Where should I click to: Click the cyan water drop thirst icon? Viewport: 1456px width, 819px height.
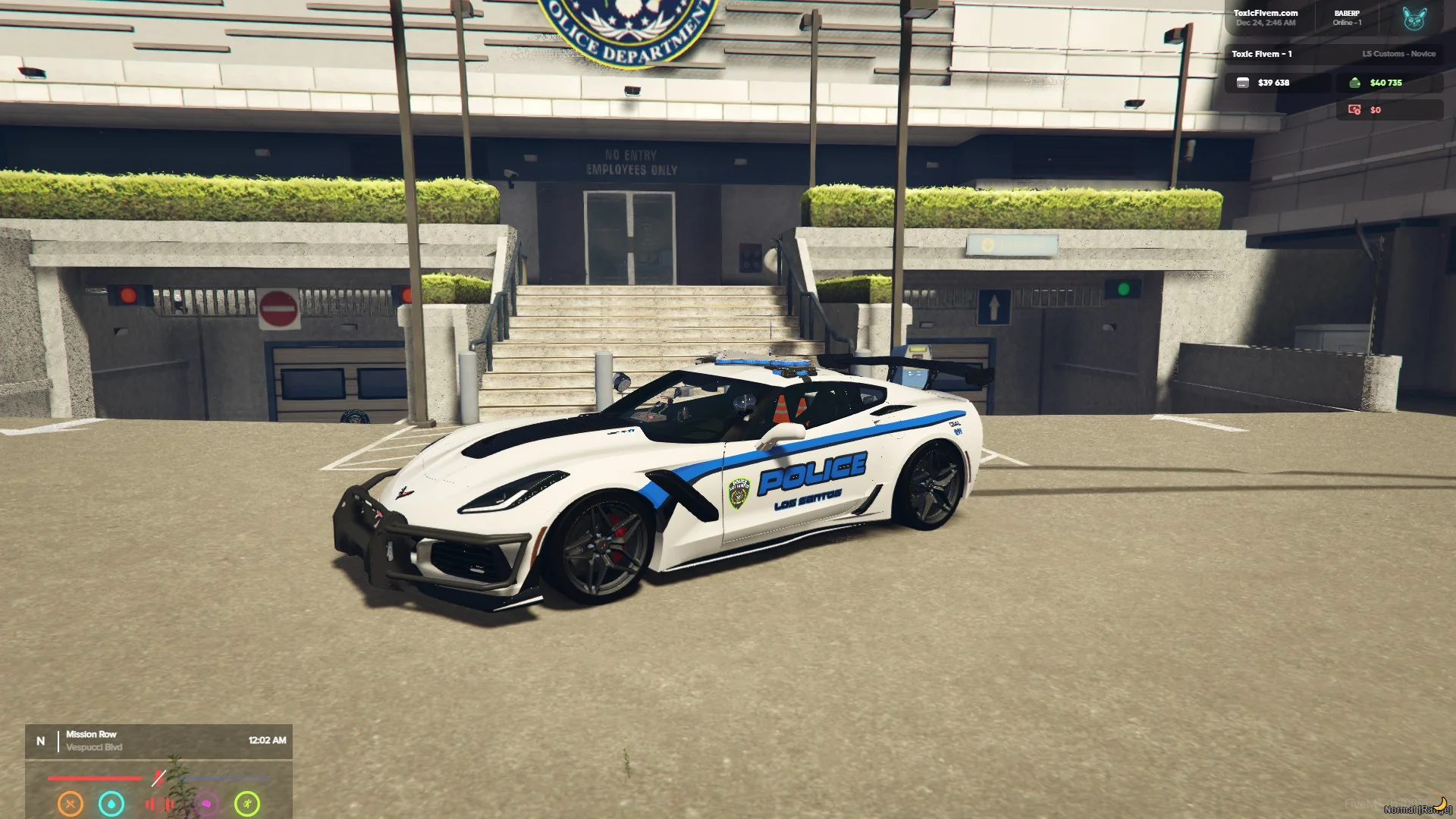[x=111, y=803]
